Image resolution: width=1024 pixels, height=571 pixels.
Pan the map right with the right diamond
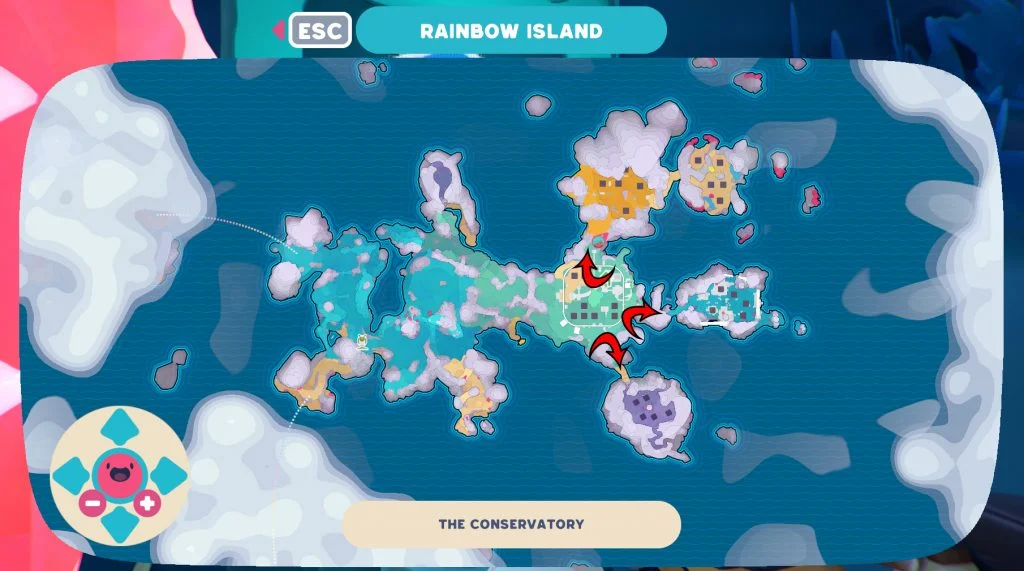(167, 474)
